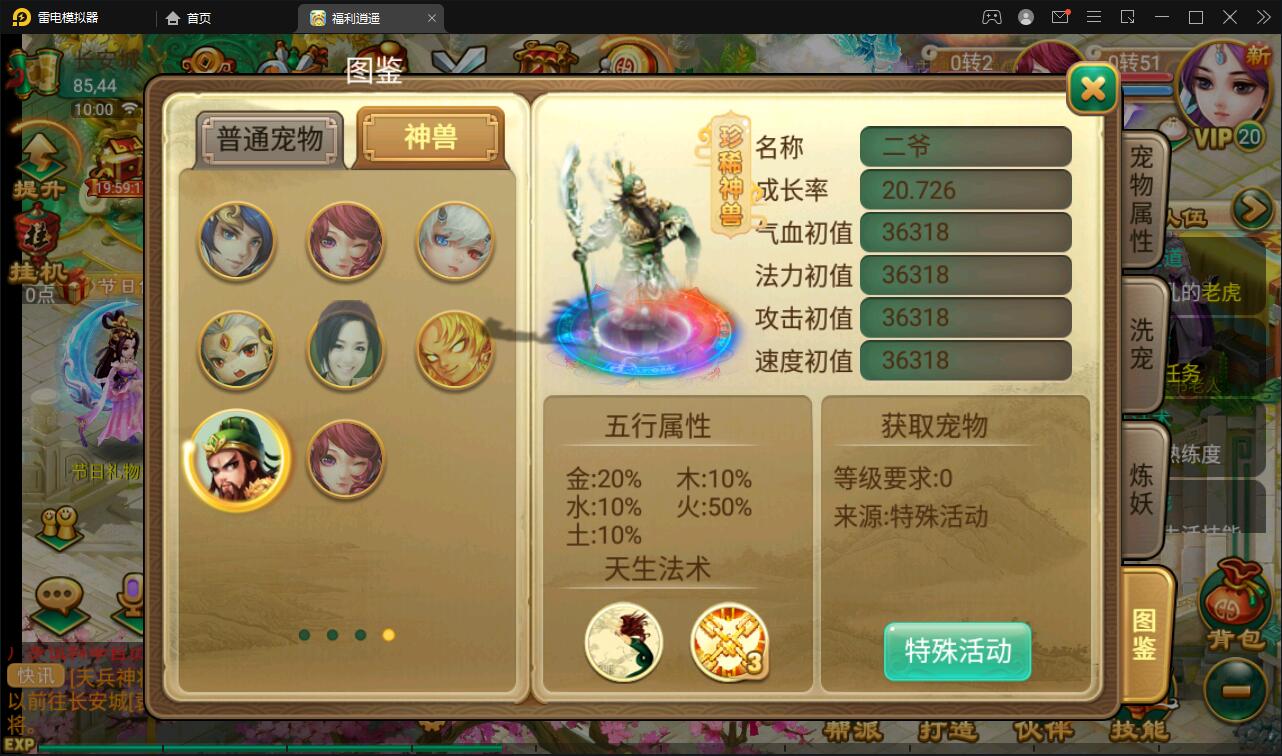Select the Guan Yu pet portrait
Screen dimensions: 1282x756
coord(237,459)
